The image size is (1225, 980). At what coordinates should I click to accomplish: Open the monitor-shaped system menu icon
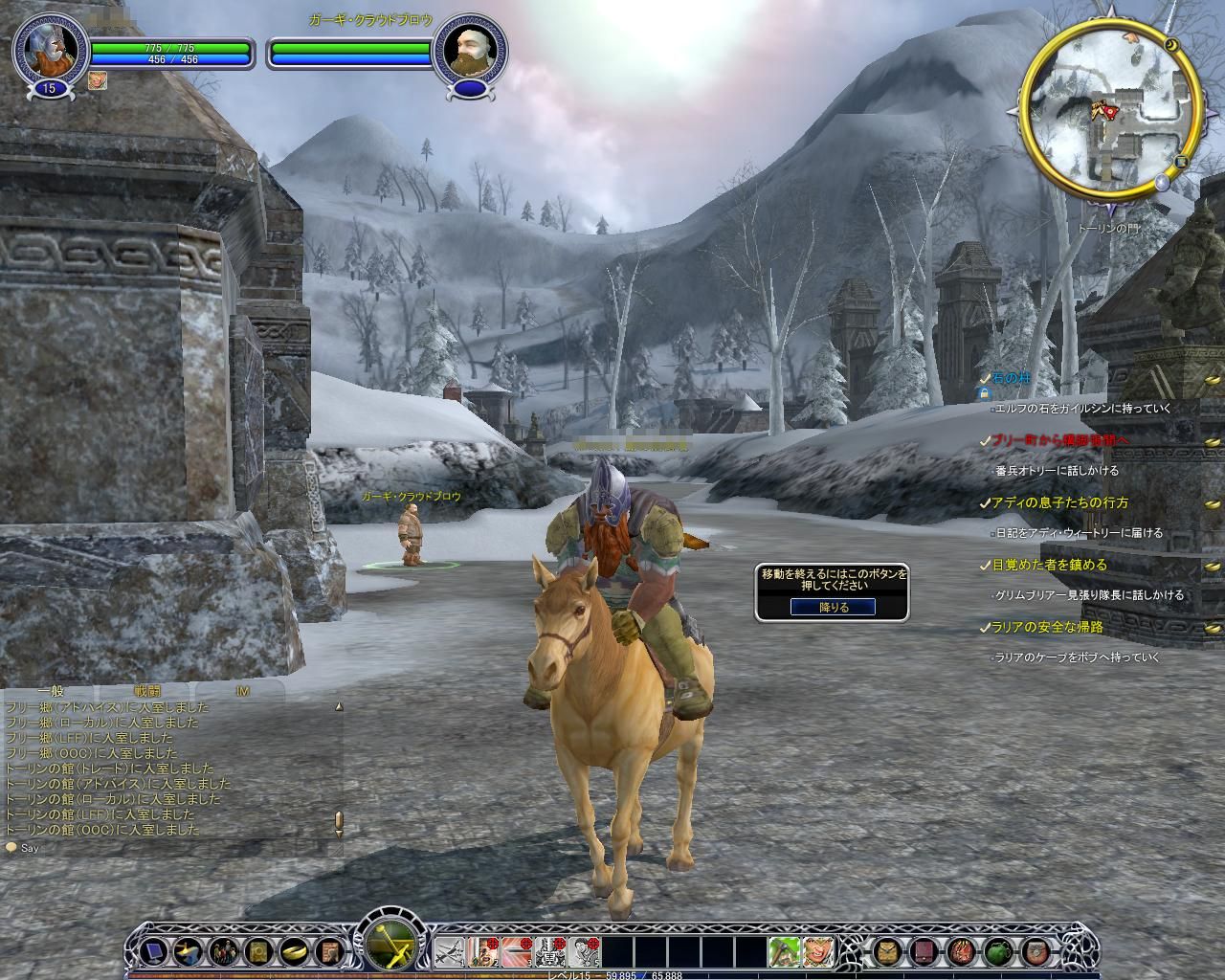point(151,952)
